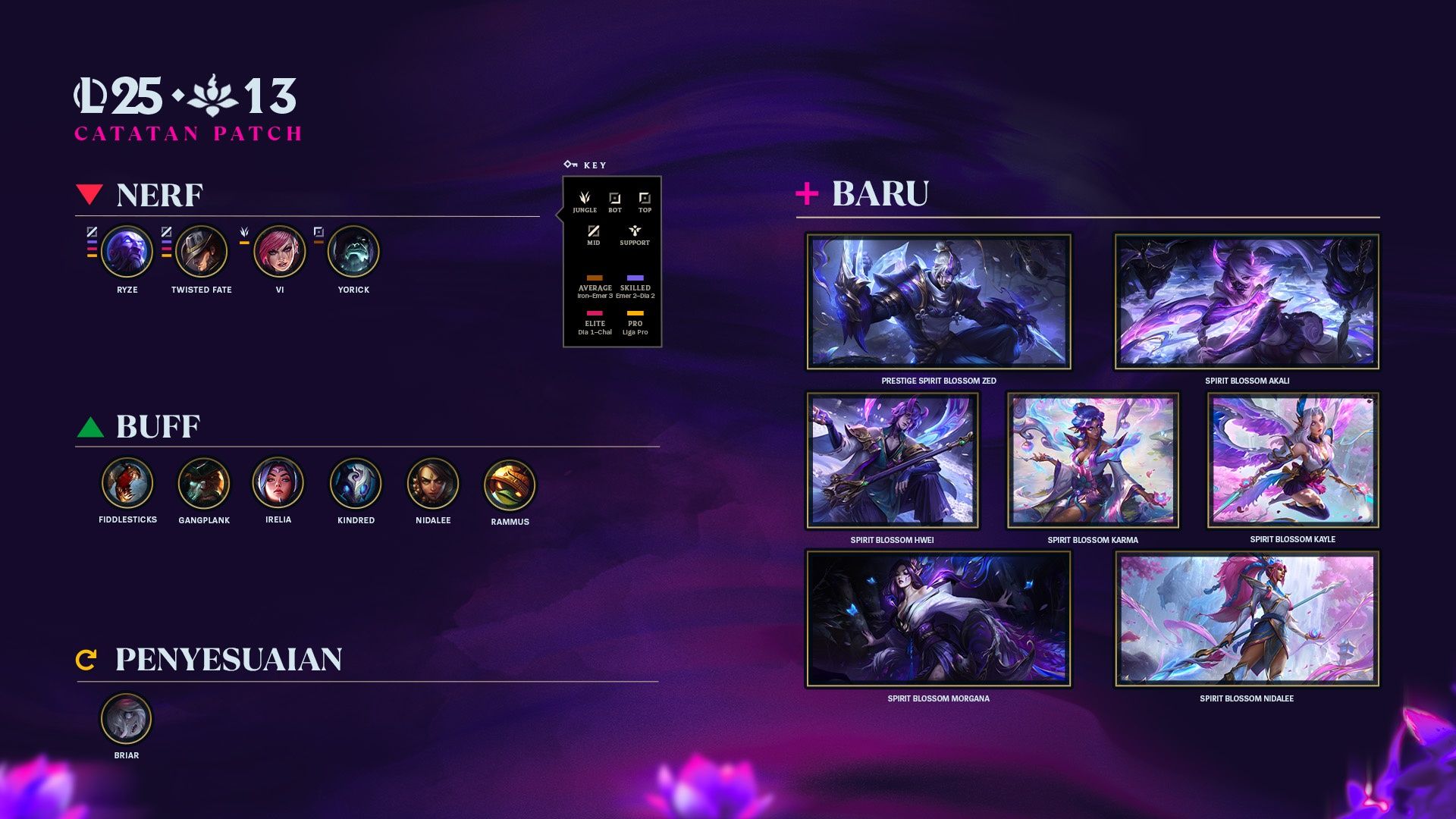Viewport: 1456px width, 819px height.
Task: Select Nidalee in the buff list
Action: (433, 484)
